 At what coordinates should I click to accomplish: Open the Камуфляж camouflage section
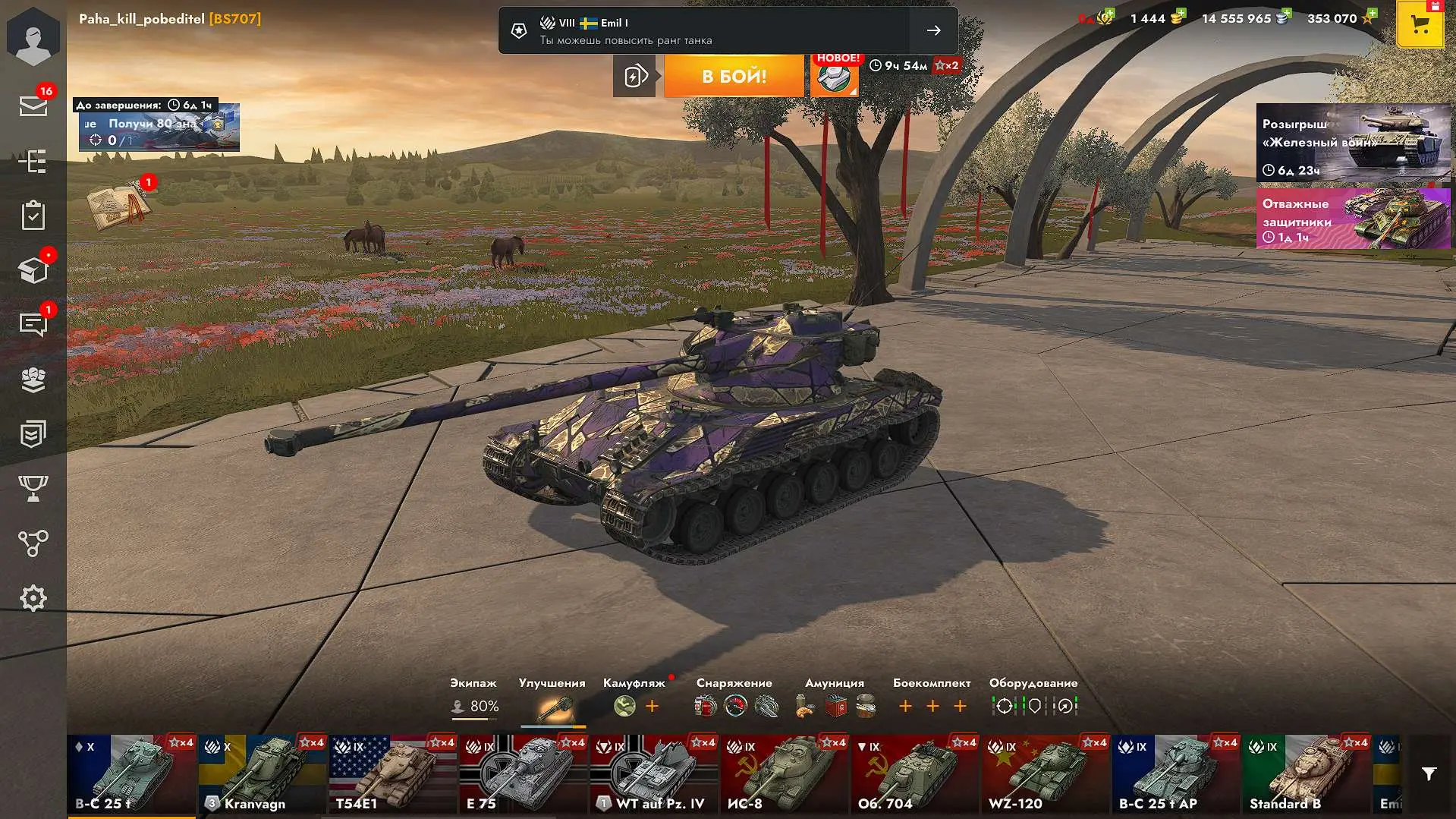634,698
